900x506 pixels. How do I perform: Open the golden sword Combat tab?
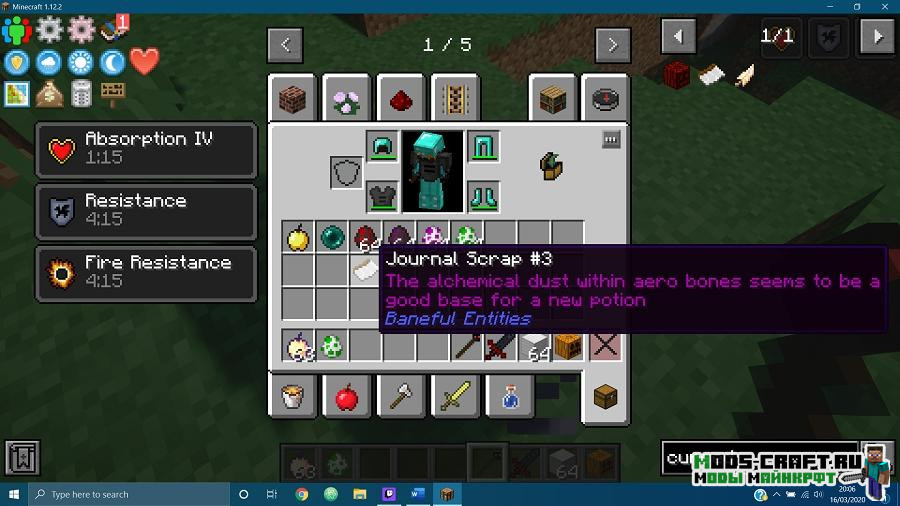[x=454, y=397]
